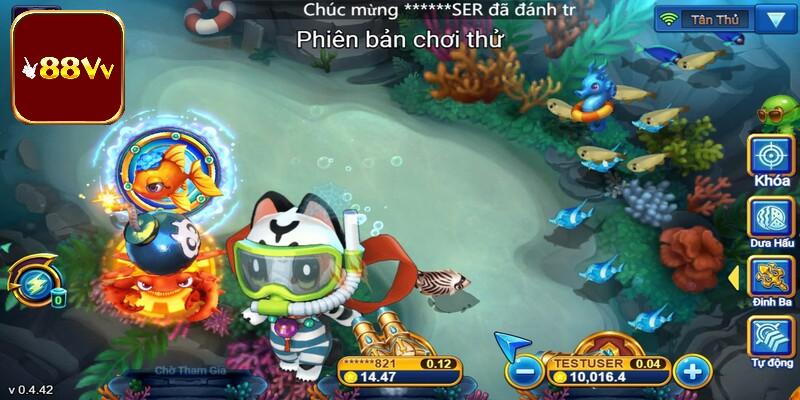Activate the Đinh Ba trident skill
This screenshot has width=800, height=400.
(771, 279)
